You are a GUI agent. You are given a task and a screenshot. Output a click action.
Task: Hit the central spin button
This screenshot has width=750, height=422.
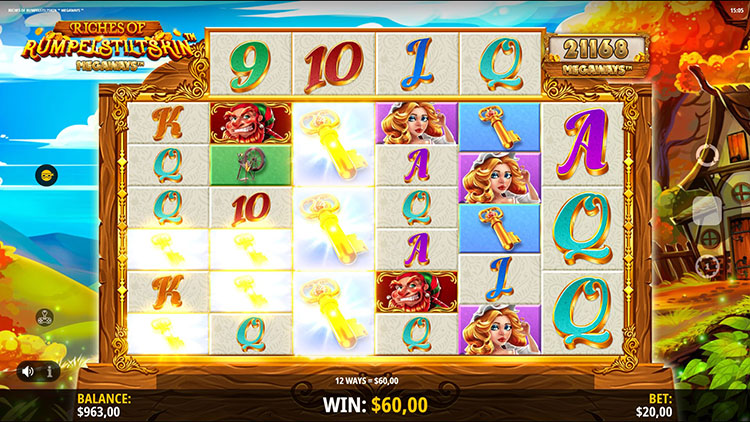coord(706,209)
